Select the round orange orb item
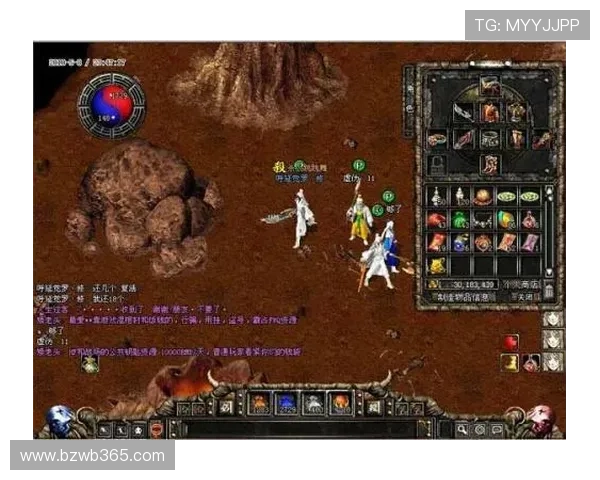600x480 pixels. (x=482, y=196)
